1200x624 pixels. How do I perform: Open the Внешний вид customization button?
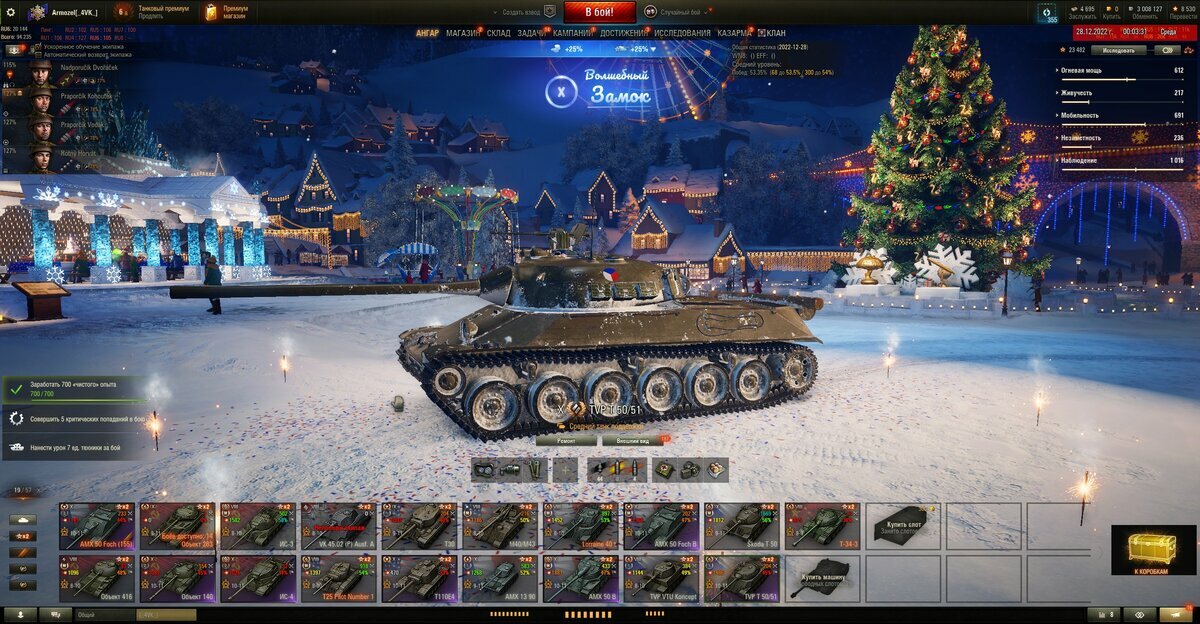[x=633, y=440]
